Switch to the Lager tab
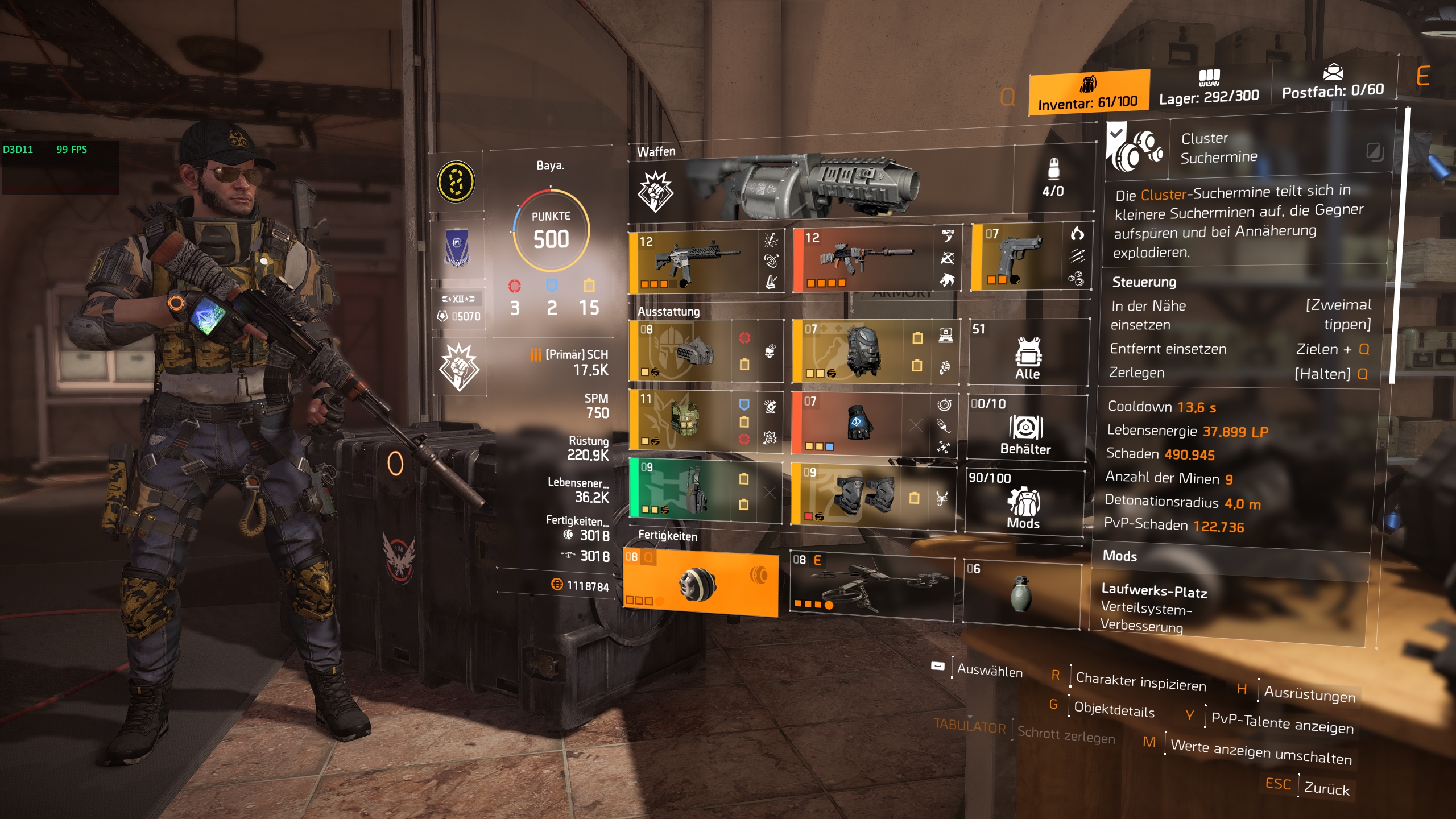The width and height of the screenshot is (1456, 819). tap(1209, 88)
